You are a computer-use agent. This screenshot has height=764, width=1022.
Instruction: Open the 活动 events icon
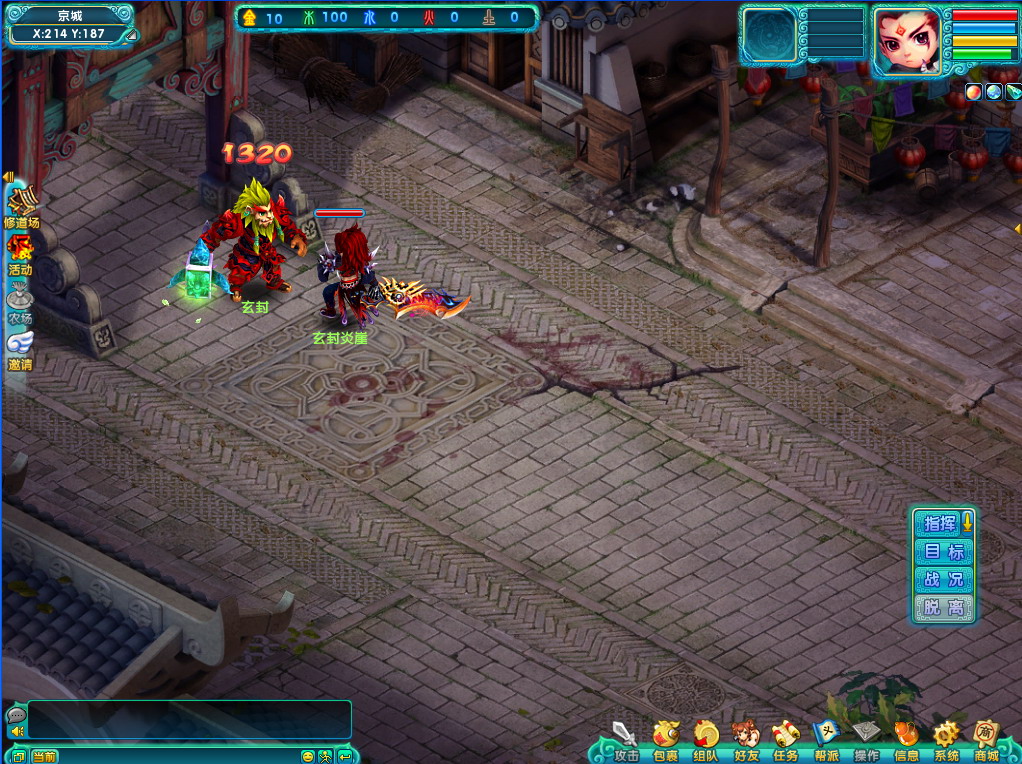point(20,253)
